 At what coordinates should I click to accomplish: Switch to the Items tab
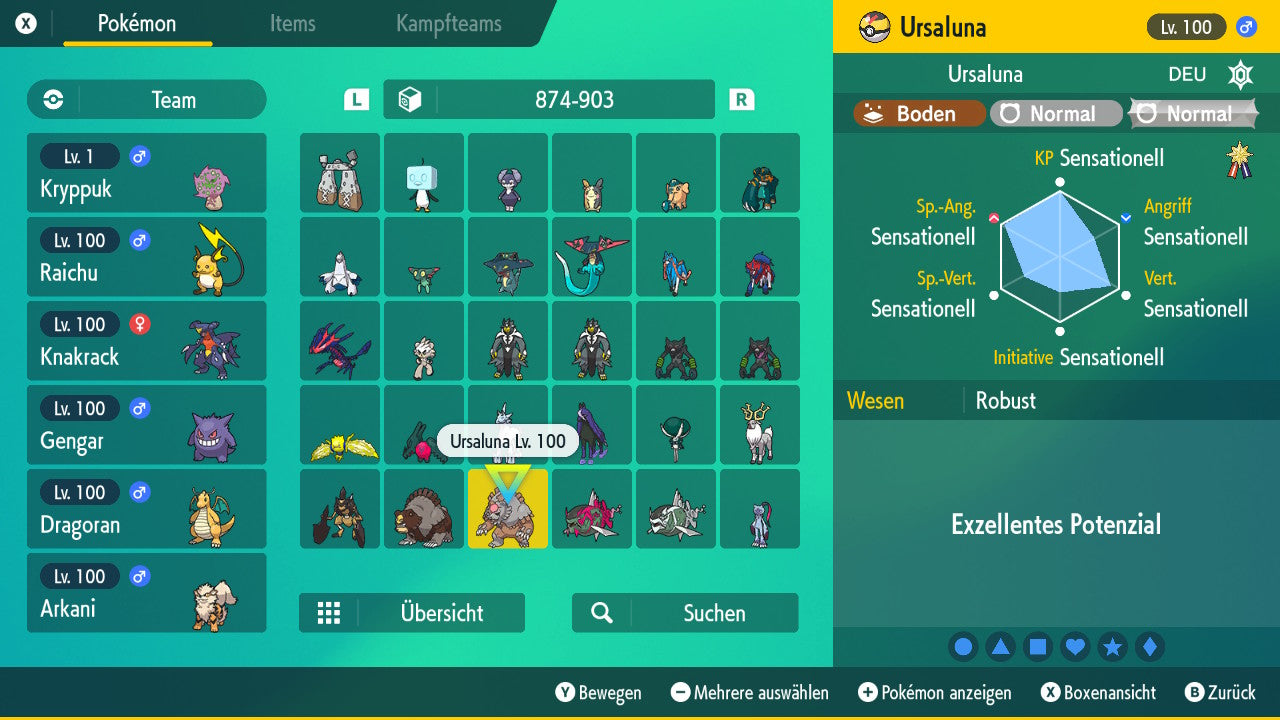coord(292,24)
